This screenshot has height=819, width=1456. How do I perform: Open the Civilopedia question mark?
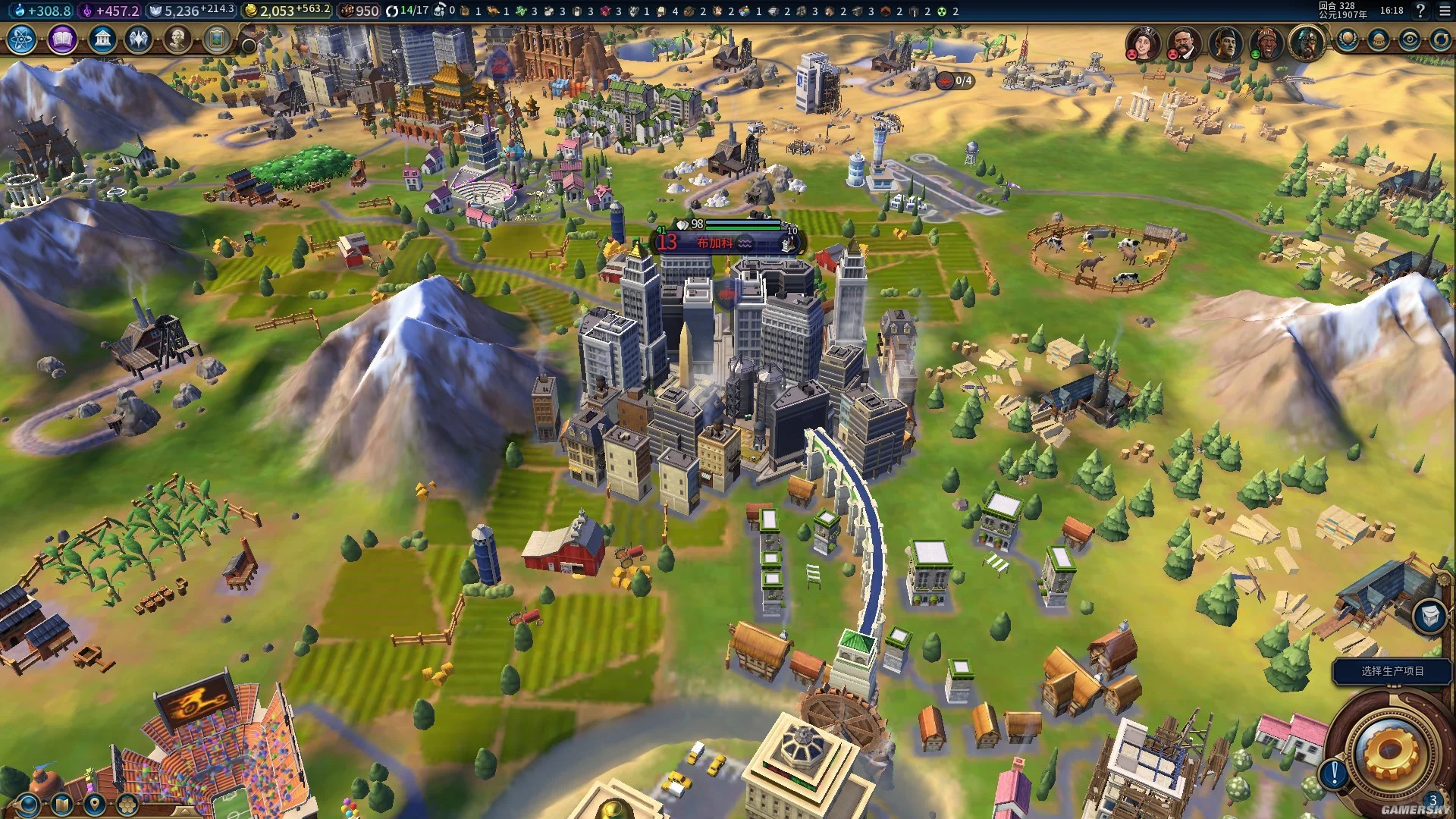[1420, 11]
